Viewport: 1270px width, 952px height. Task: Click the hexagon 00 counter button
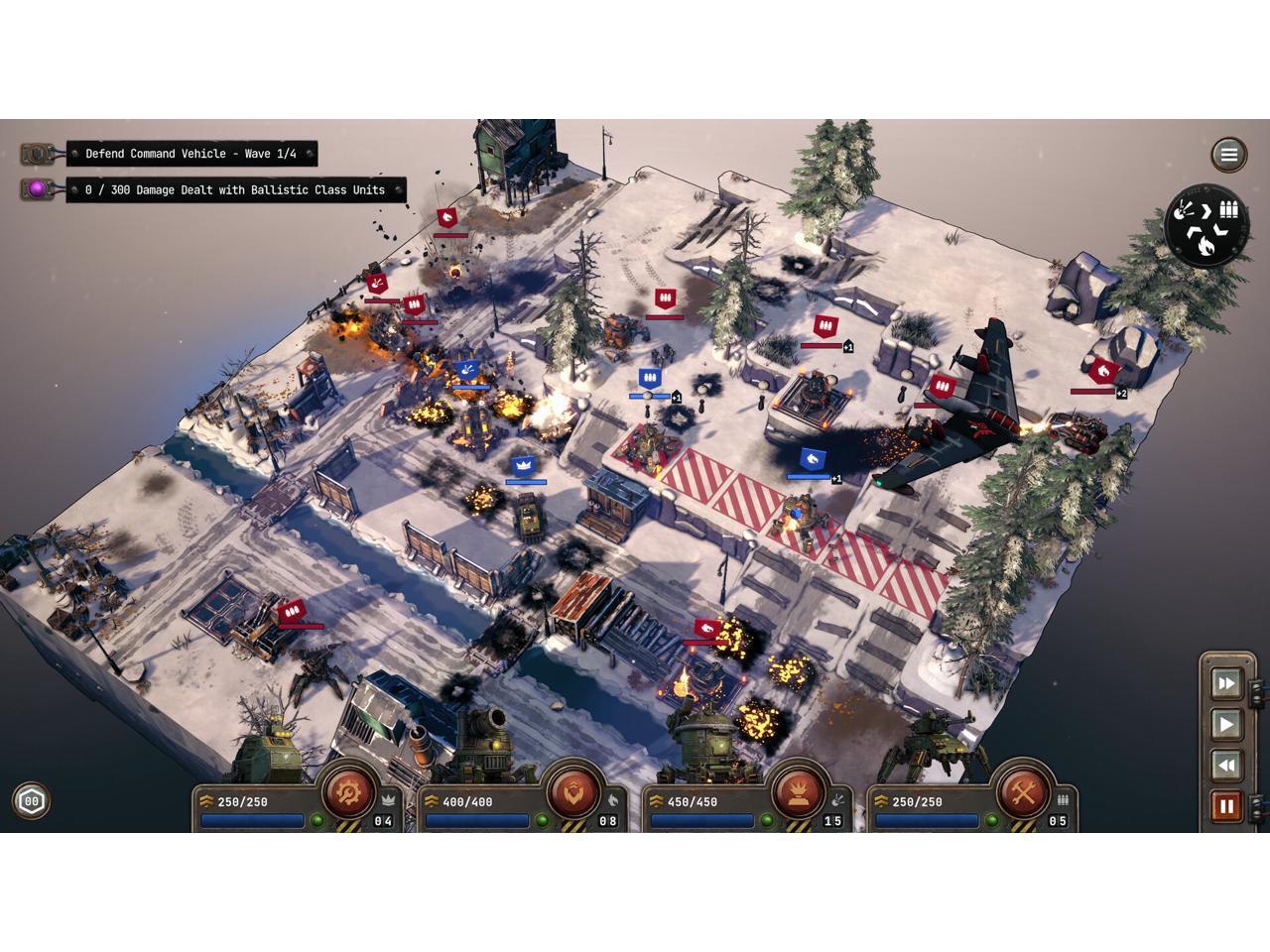(32, 801)
